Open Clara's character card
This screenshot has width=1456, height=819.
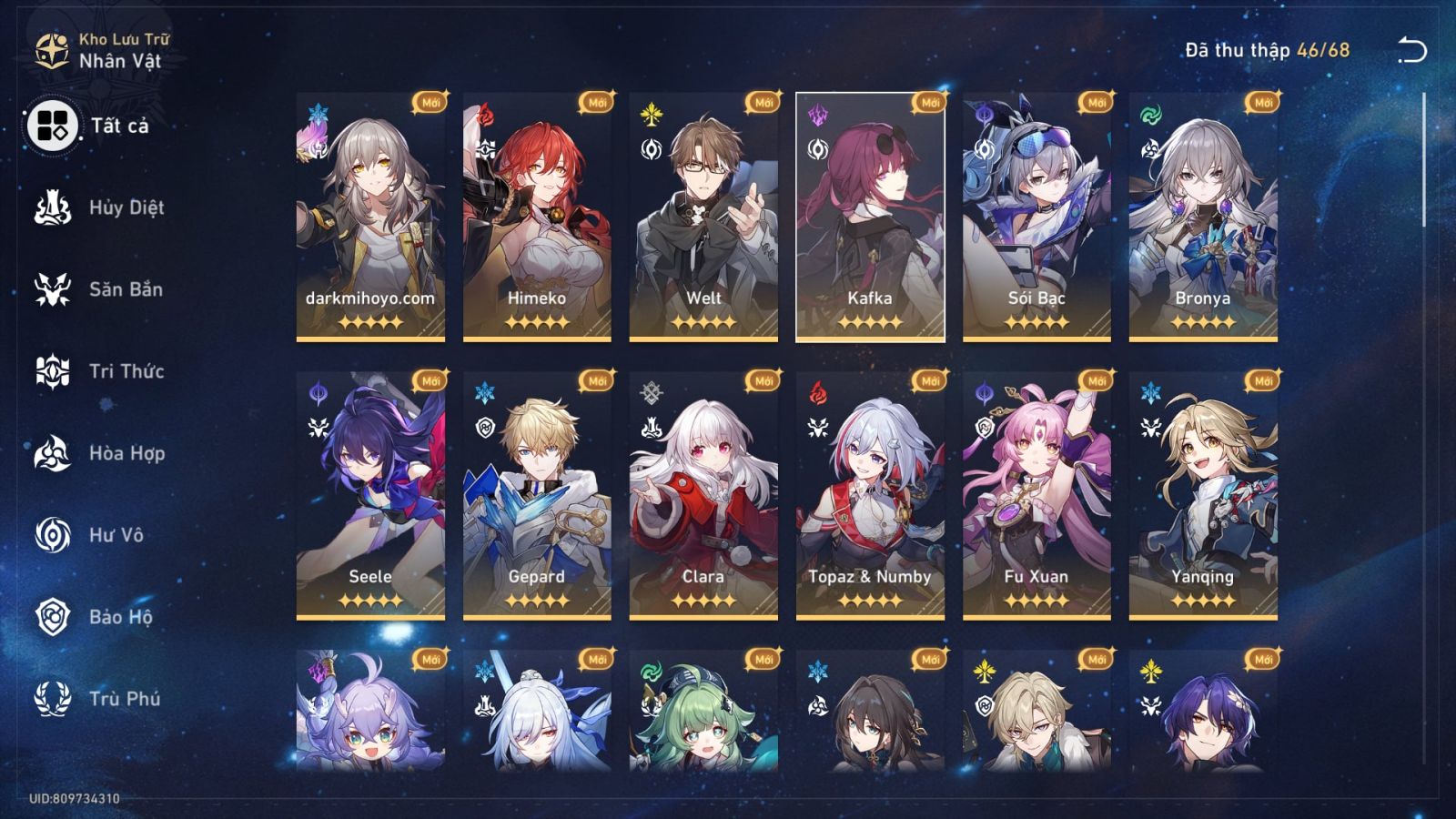(703, 495)
